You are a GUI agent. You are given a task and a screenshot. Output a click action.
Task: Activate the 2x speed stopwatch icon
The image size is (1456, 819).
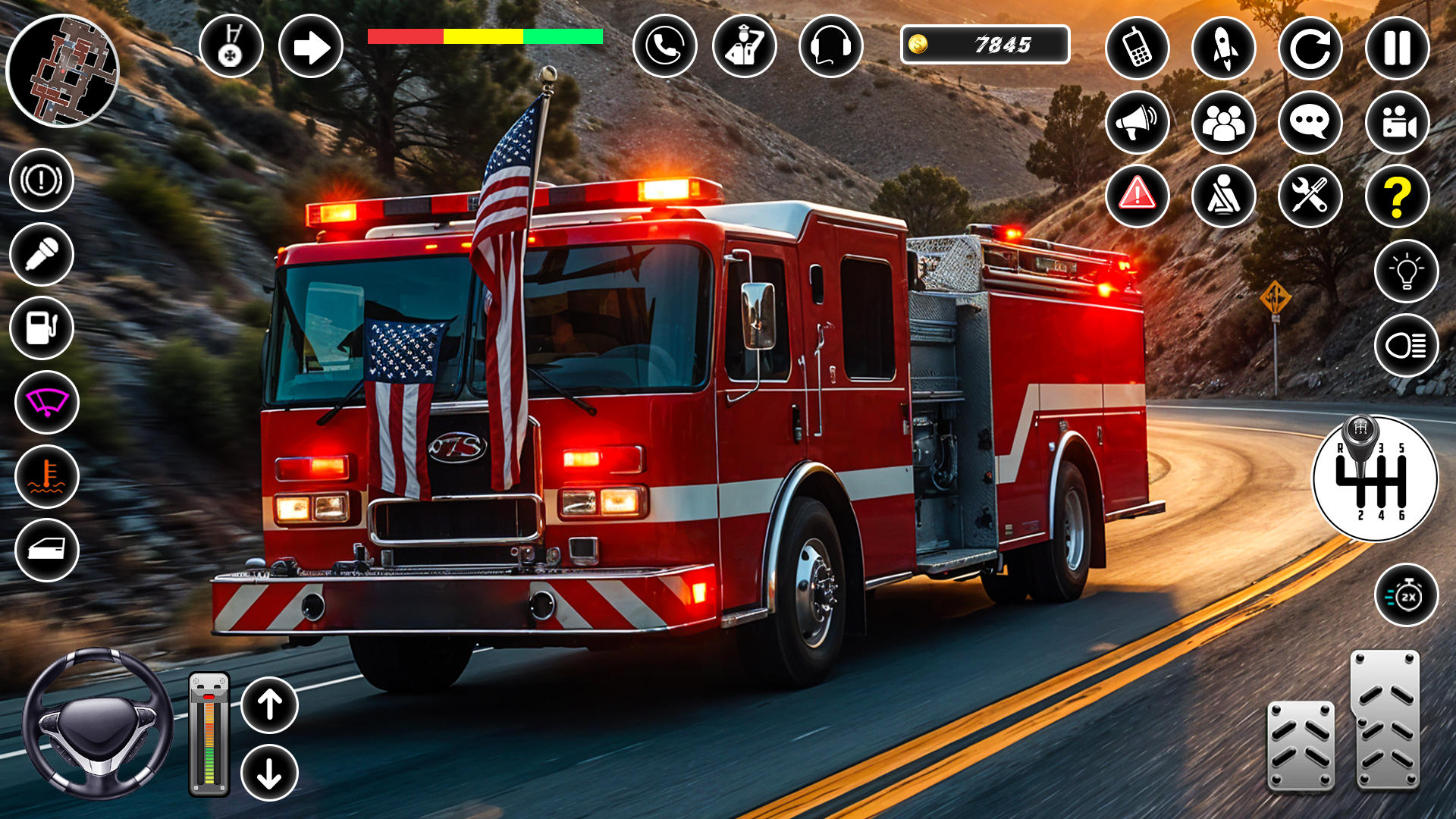pyautogui.click(x=1406, y=595)
